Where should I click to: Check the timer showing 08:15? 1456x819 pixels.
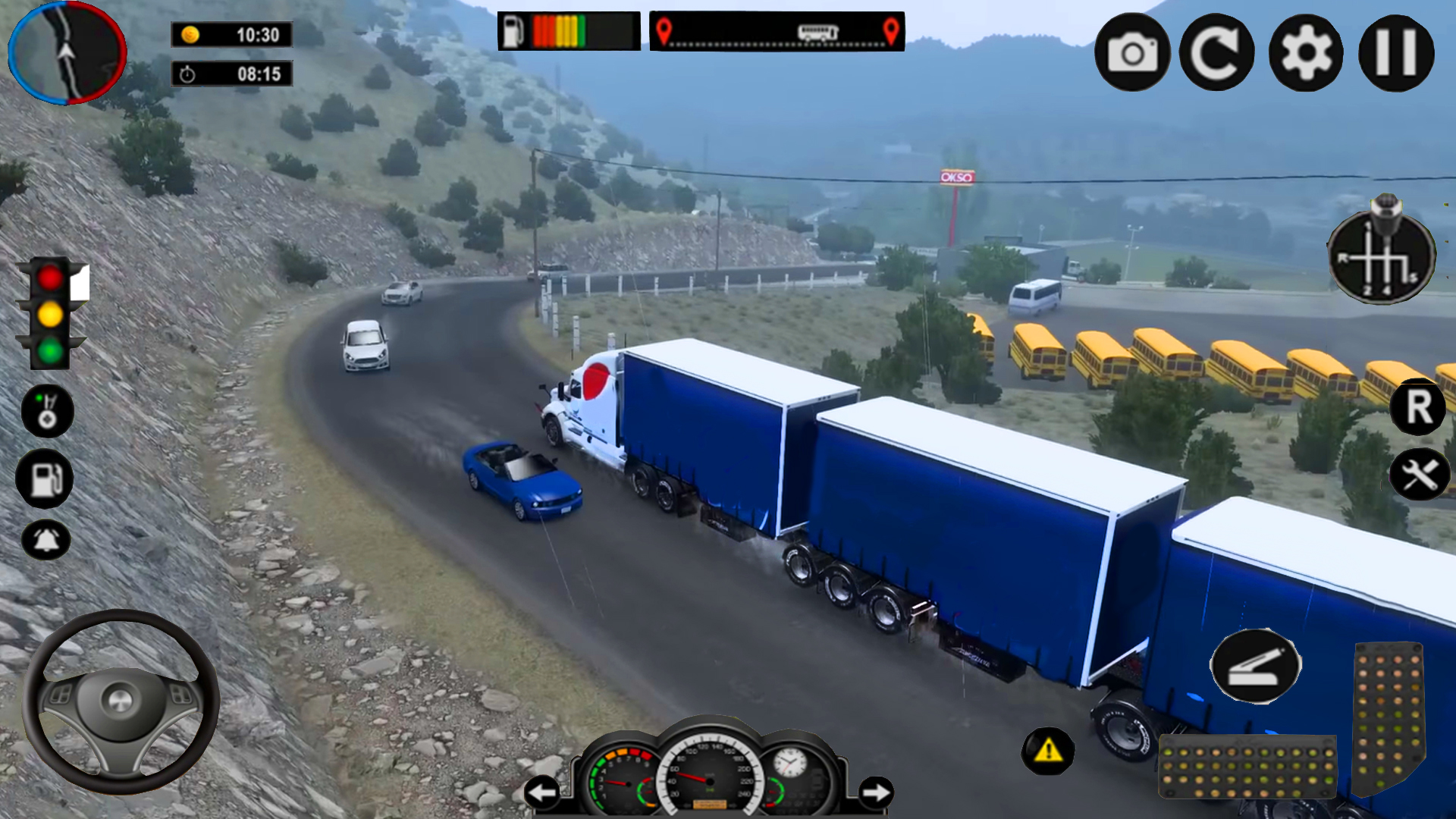point(231,74)
